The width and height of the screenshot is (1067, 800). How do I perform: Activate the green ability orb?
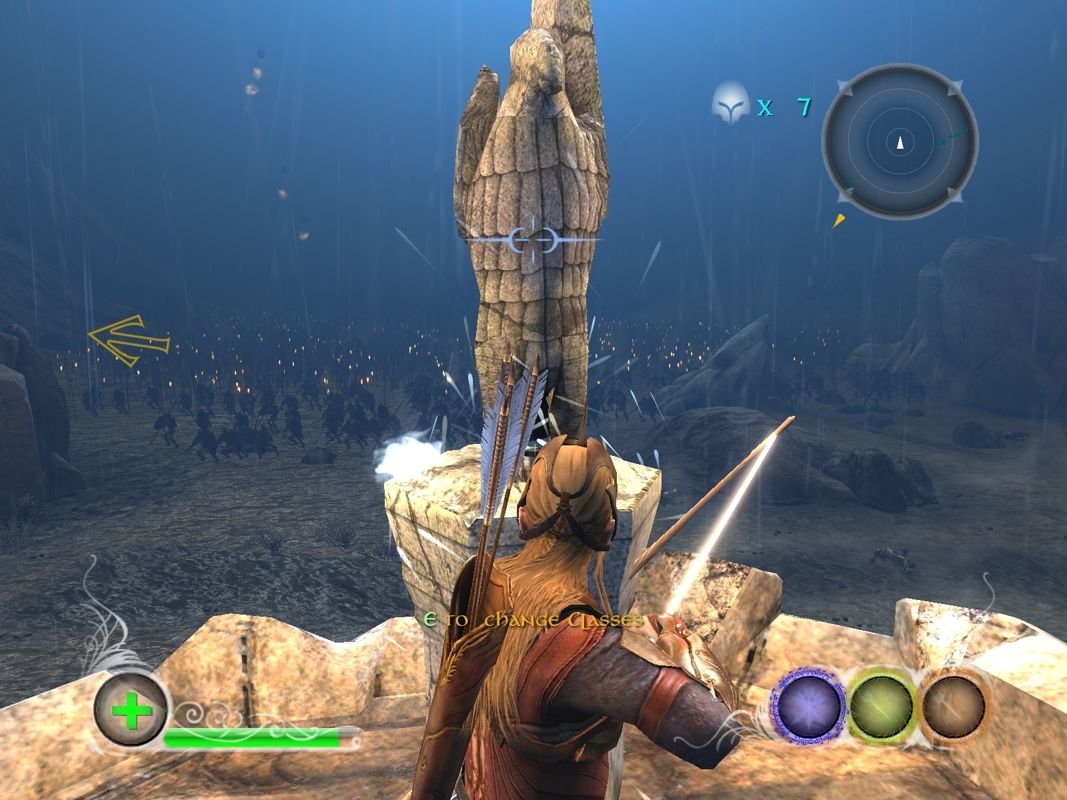click(882, 707)
